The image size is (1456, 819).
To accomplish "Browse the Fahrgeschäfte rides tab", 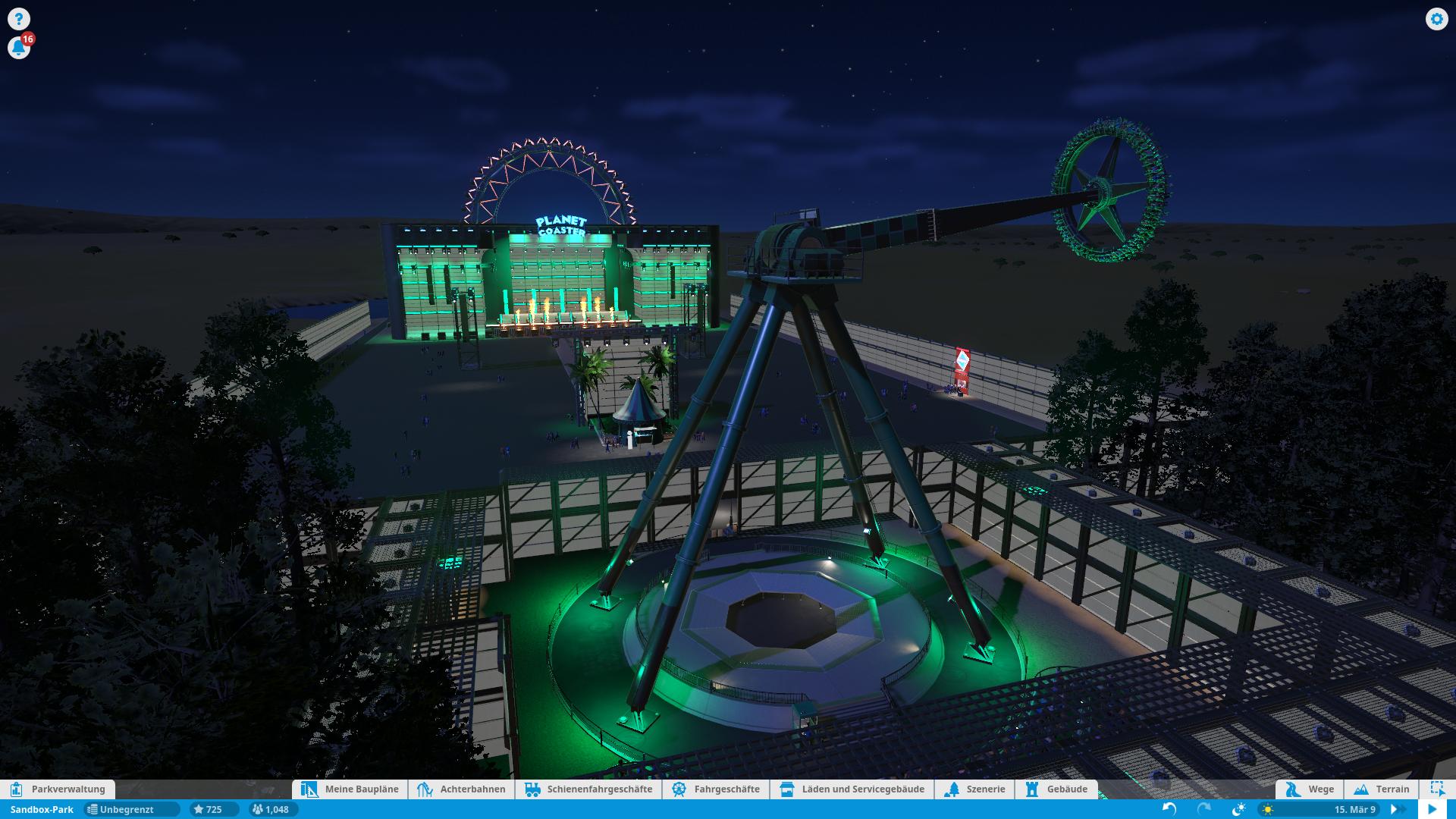I will point(716,789).
